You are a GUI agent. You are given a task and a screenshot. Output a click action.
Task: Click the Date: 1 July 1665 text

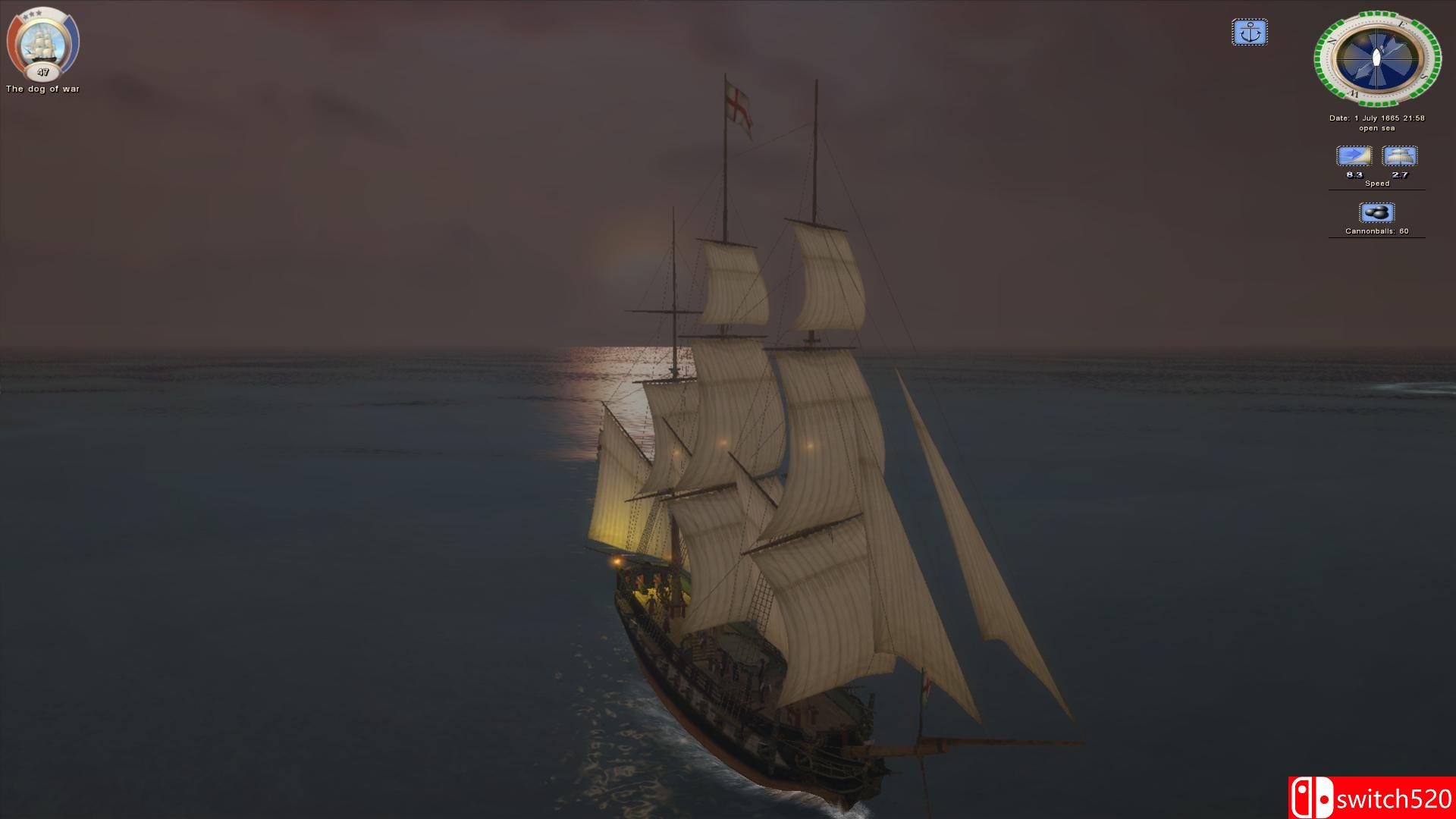click(x=1376, y=118)
